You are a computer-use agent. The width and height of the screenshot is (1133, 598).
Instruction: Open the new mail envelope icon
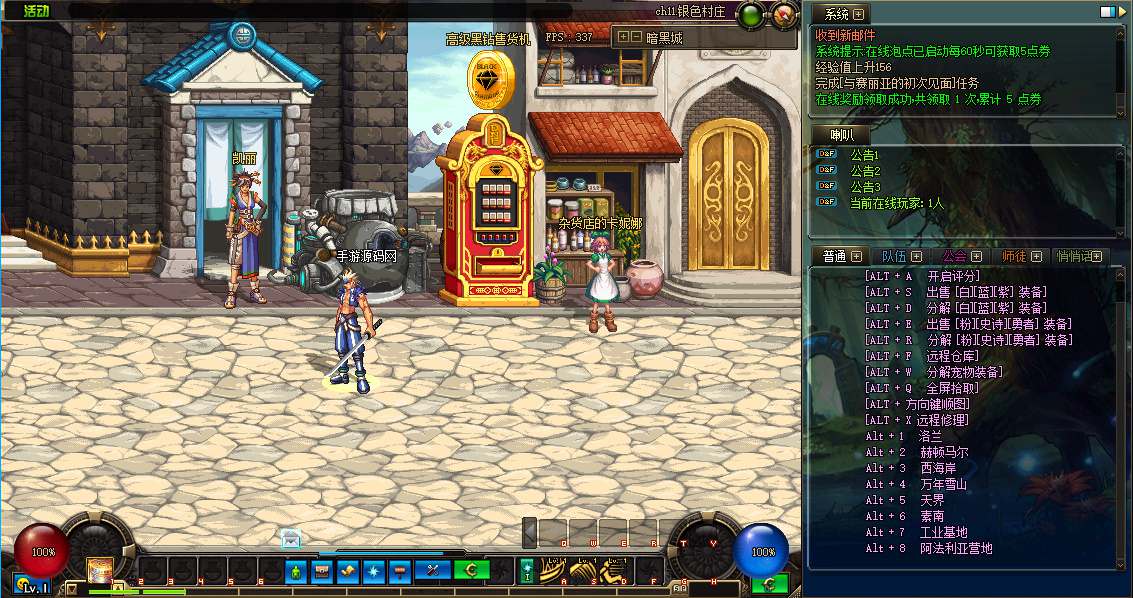click(x=290, y=537)
